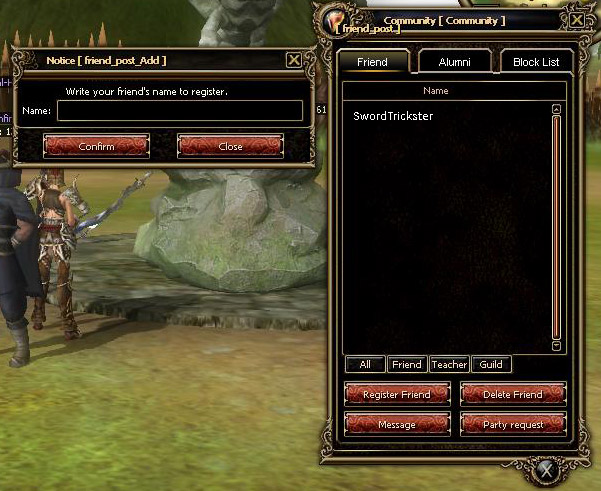Viewport: 601px width, 491px height.
Task: Close the Notice window with X
Action: tap(293, 60)
